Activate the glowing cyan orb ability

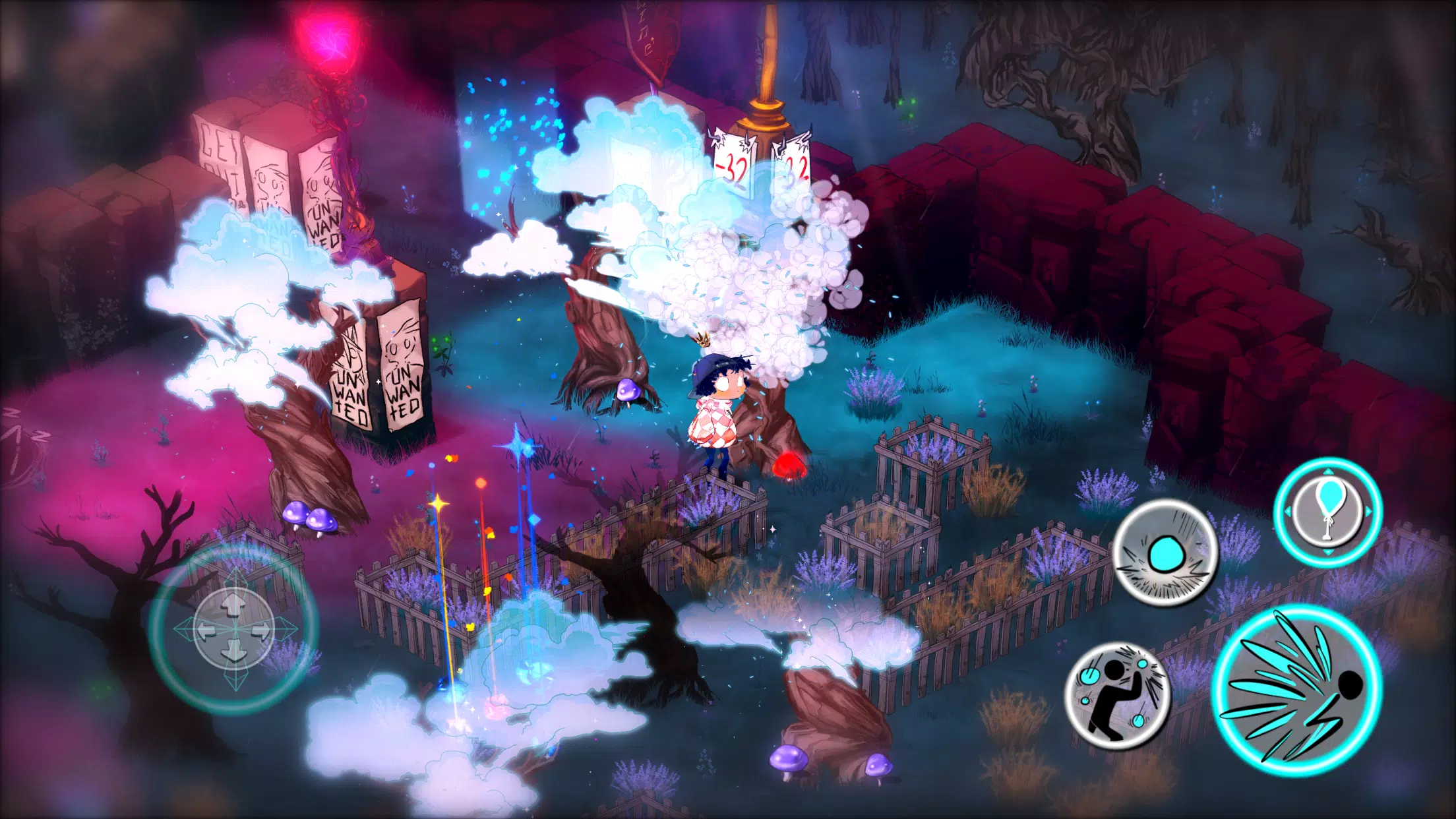click(x=1165, y=553)
